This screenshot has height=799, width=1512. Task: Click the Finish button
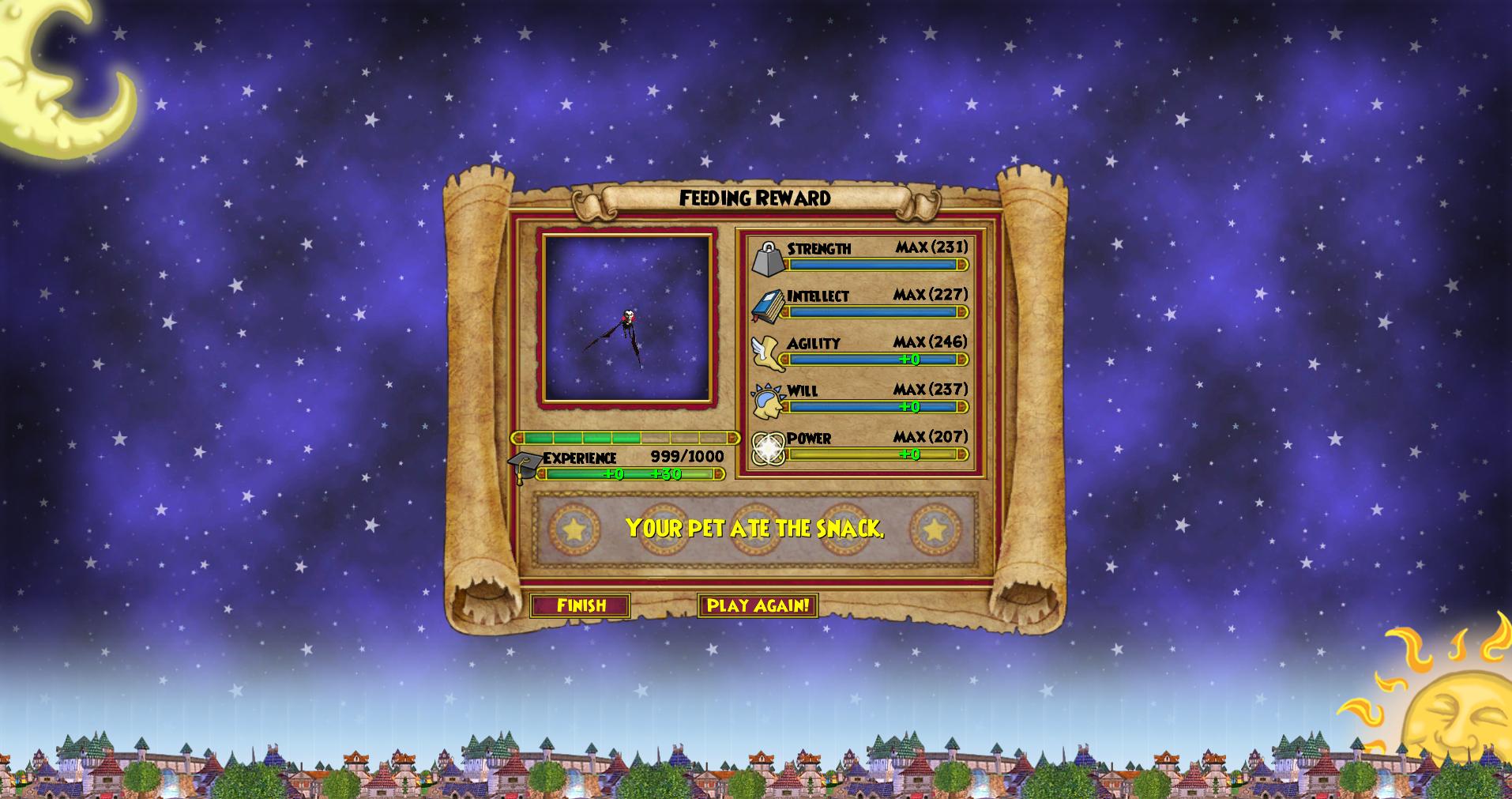(x=581, y=605)
